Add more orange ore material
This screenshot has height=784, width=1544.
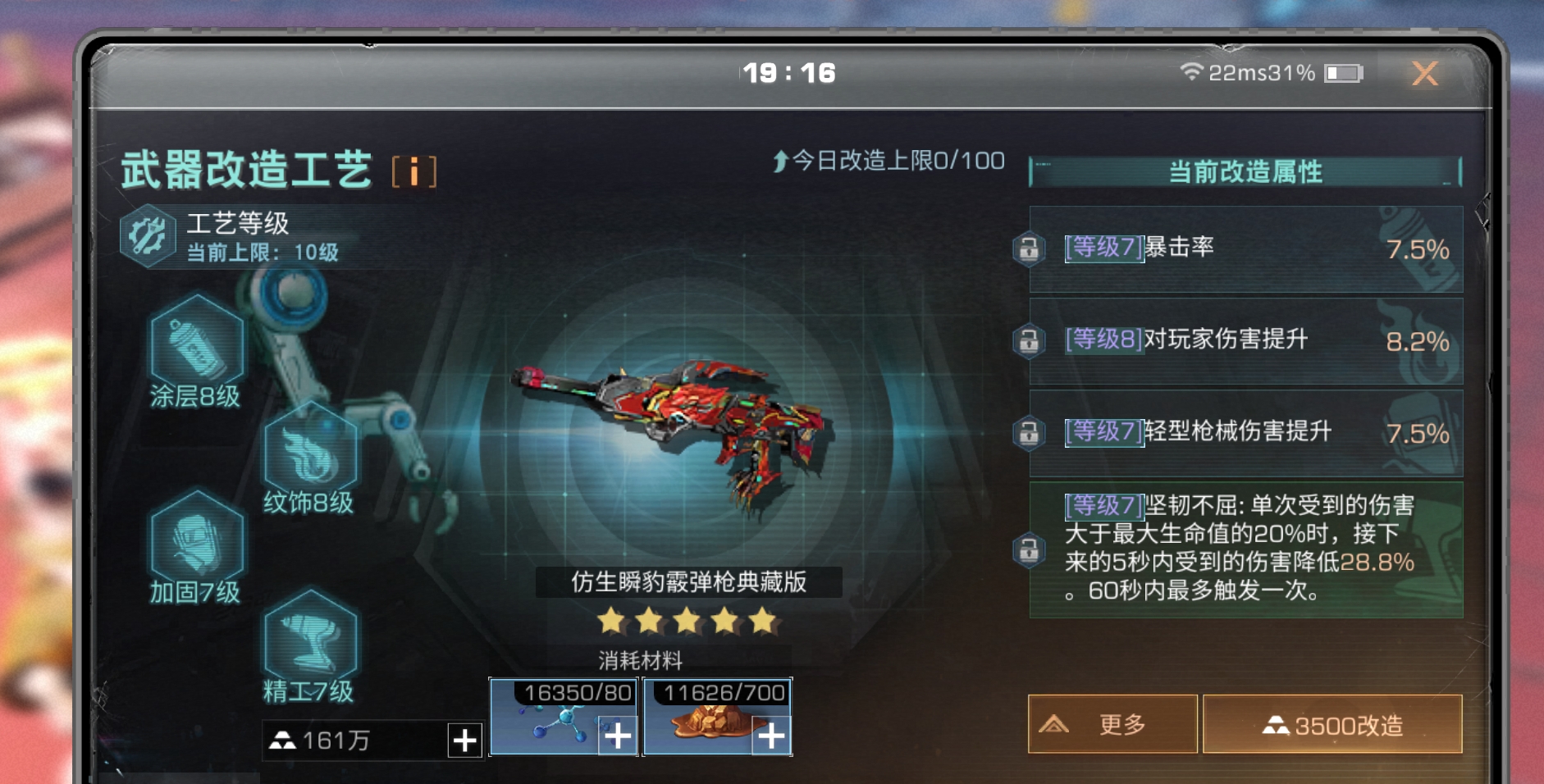pyautogui.click(x=771, y=736)
